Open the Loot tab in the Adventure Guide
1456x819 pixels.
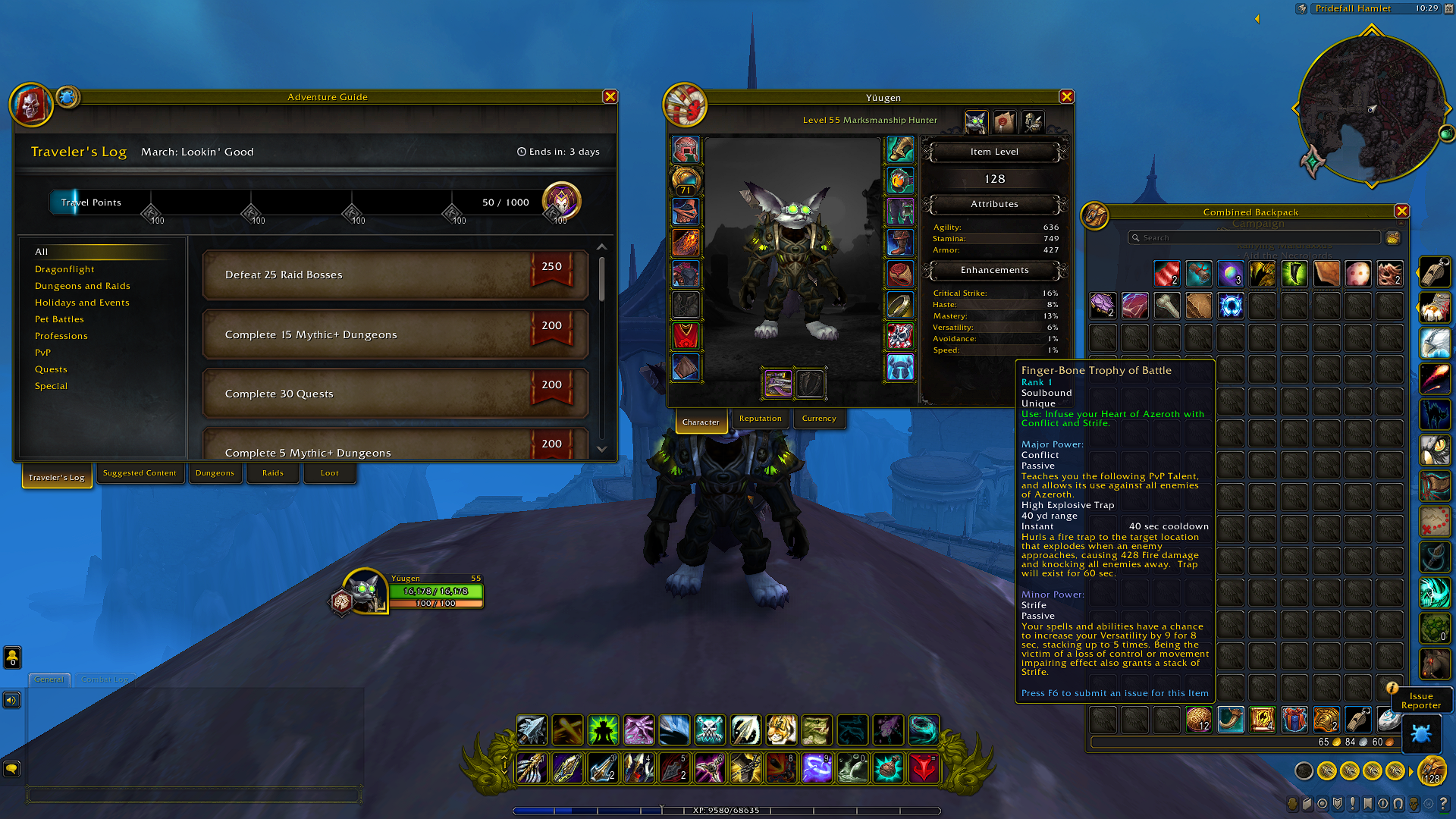[x=329, y=472]
